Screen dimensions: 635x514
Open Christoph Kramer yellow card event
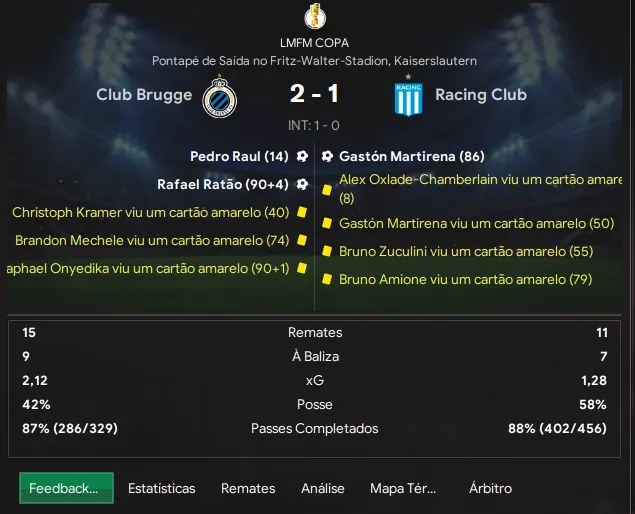(150, 213)
